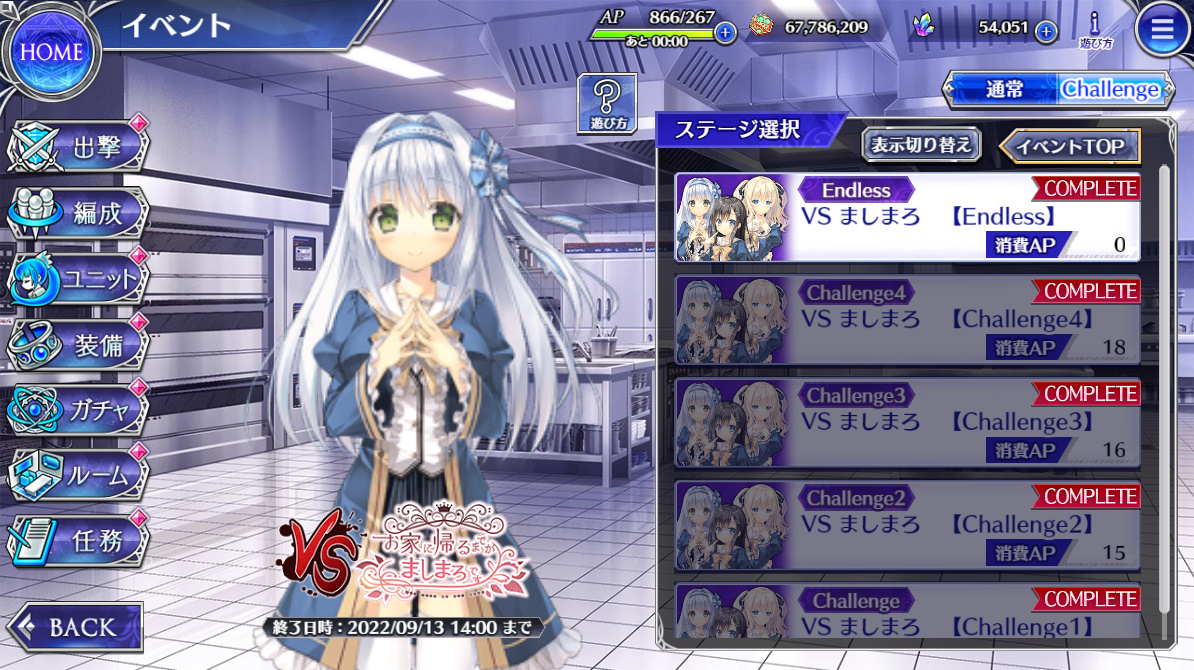Open the 編成 formation menu
1194x670 pixels.
pos(80,213)
